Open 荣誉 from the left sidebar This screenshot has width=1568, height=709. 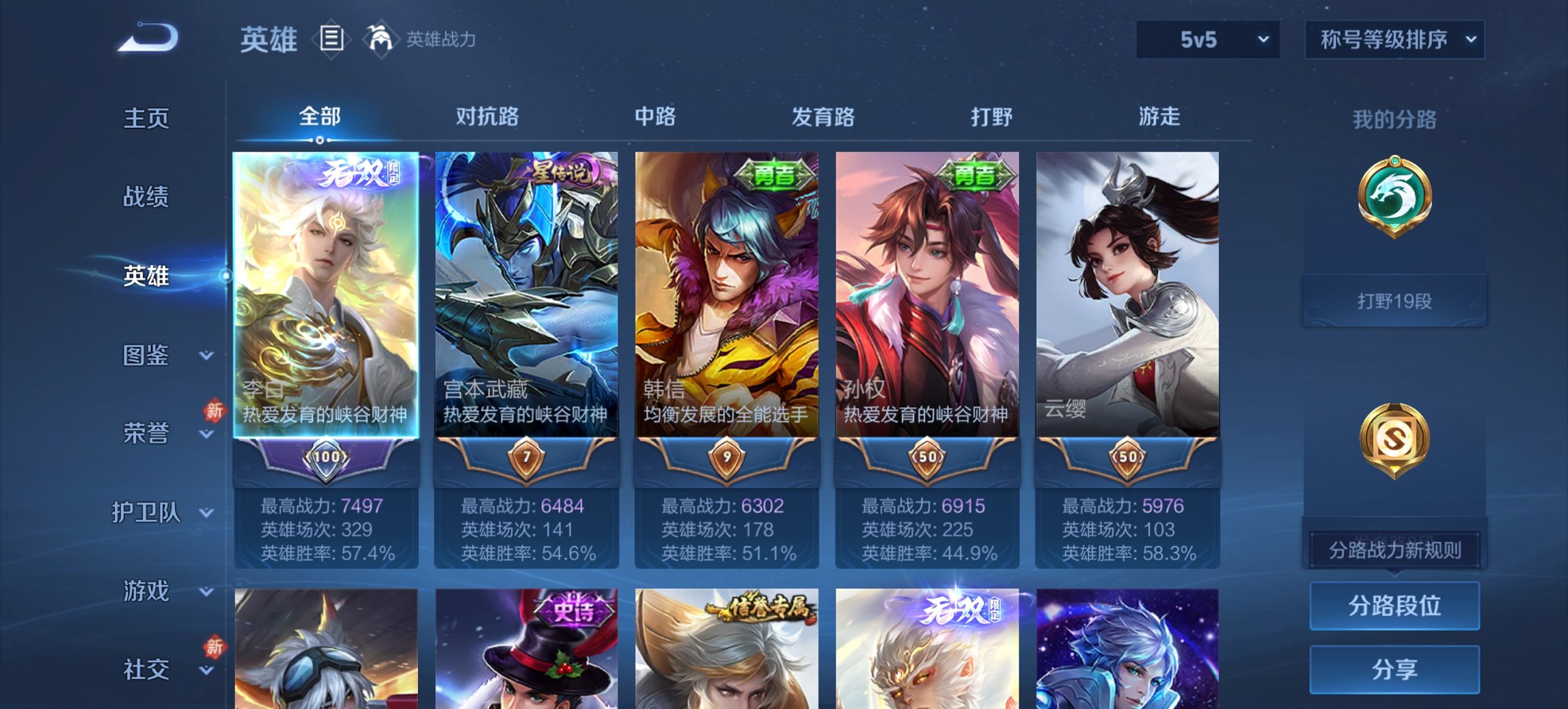pyautogui.click(x=146, y=433)
